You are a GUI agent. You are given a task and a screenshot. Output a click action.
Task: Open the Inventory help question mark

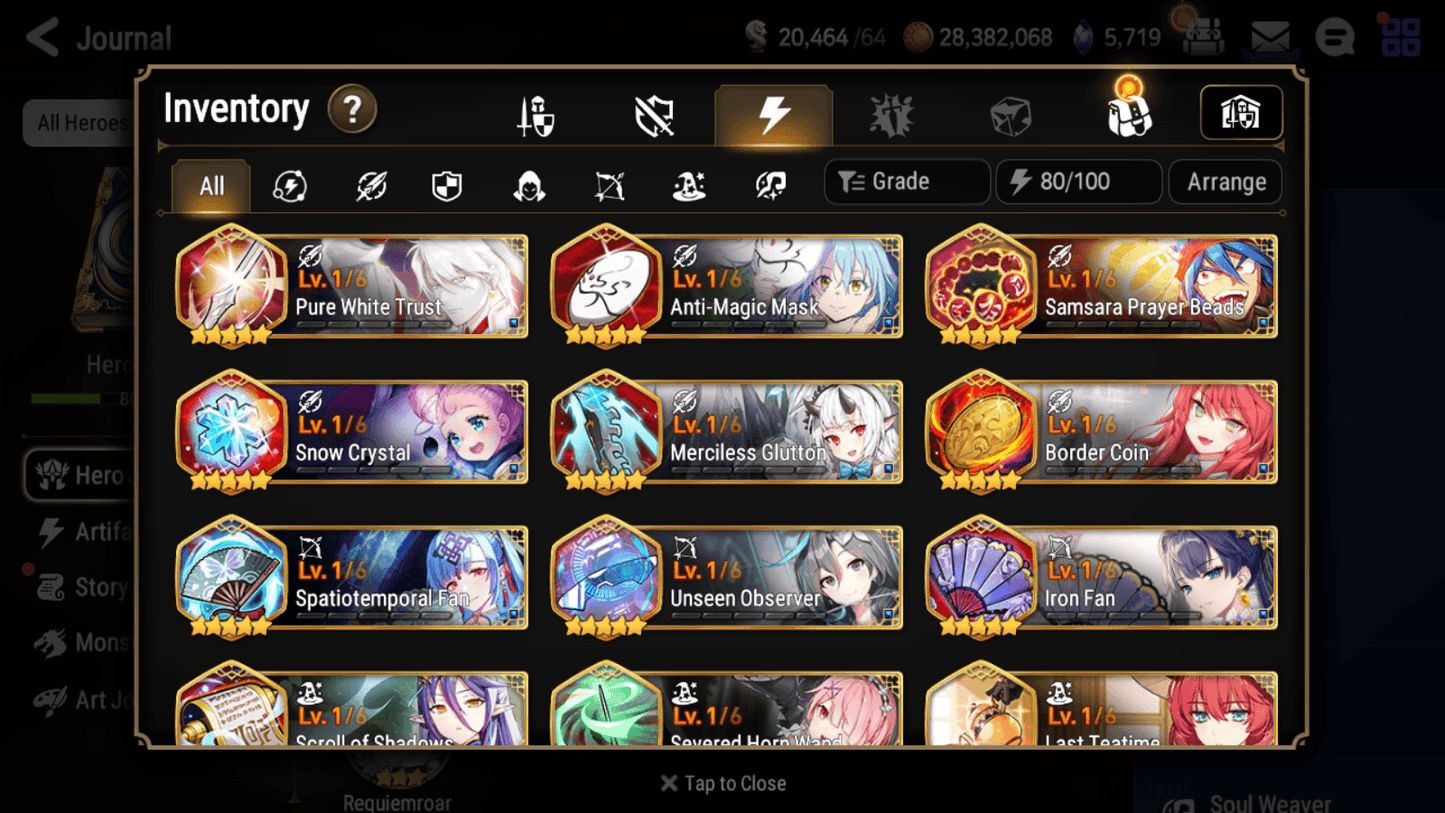pyautogui.click(x=352, y=110)
